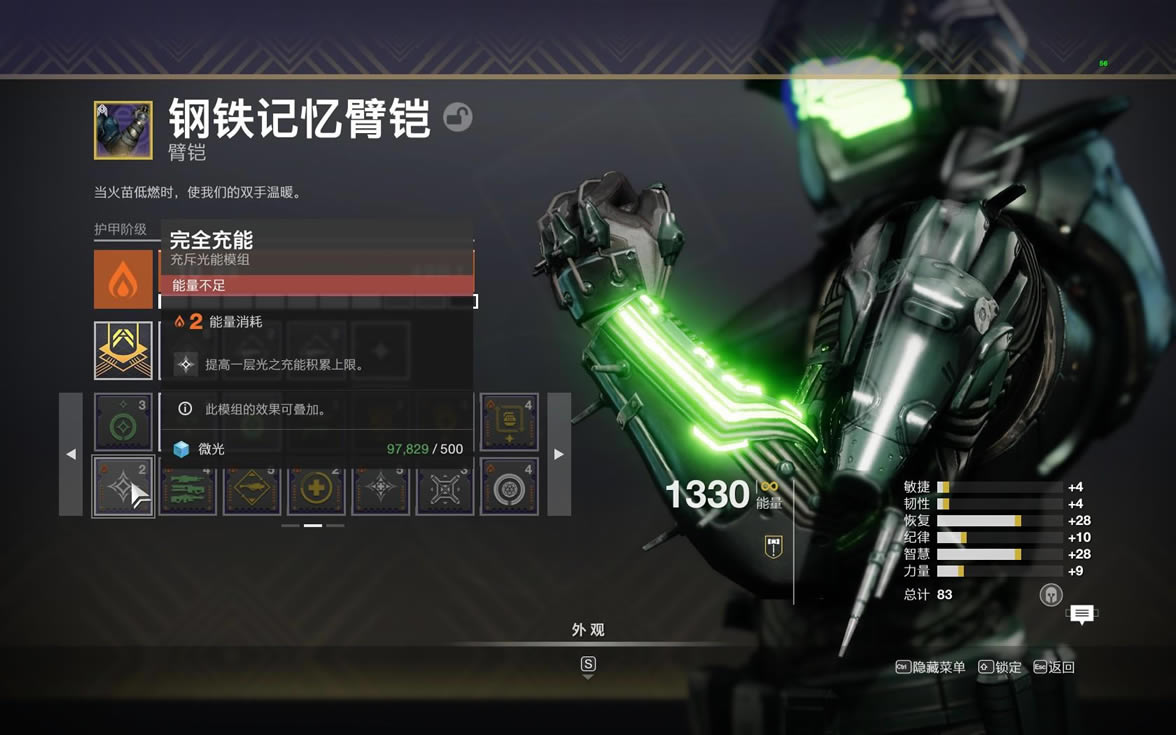The width and height of the screenshot is (1176, 735).
Task: Show the next page of mods
Action: pos(559,454)
